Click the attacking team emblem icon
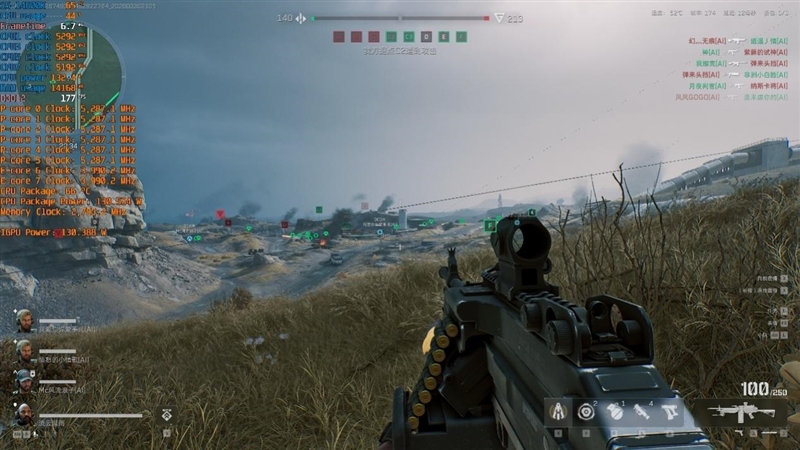 301,18
